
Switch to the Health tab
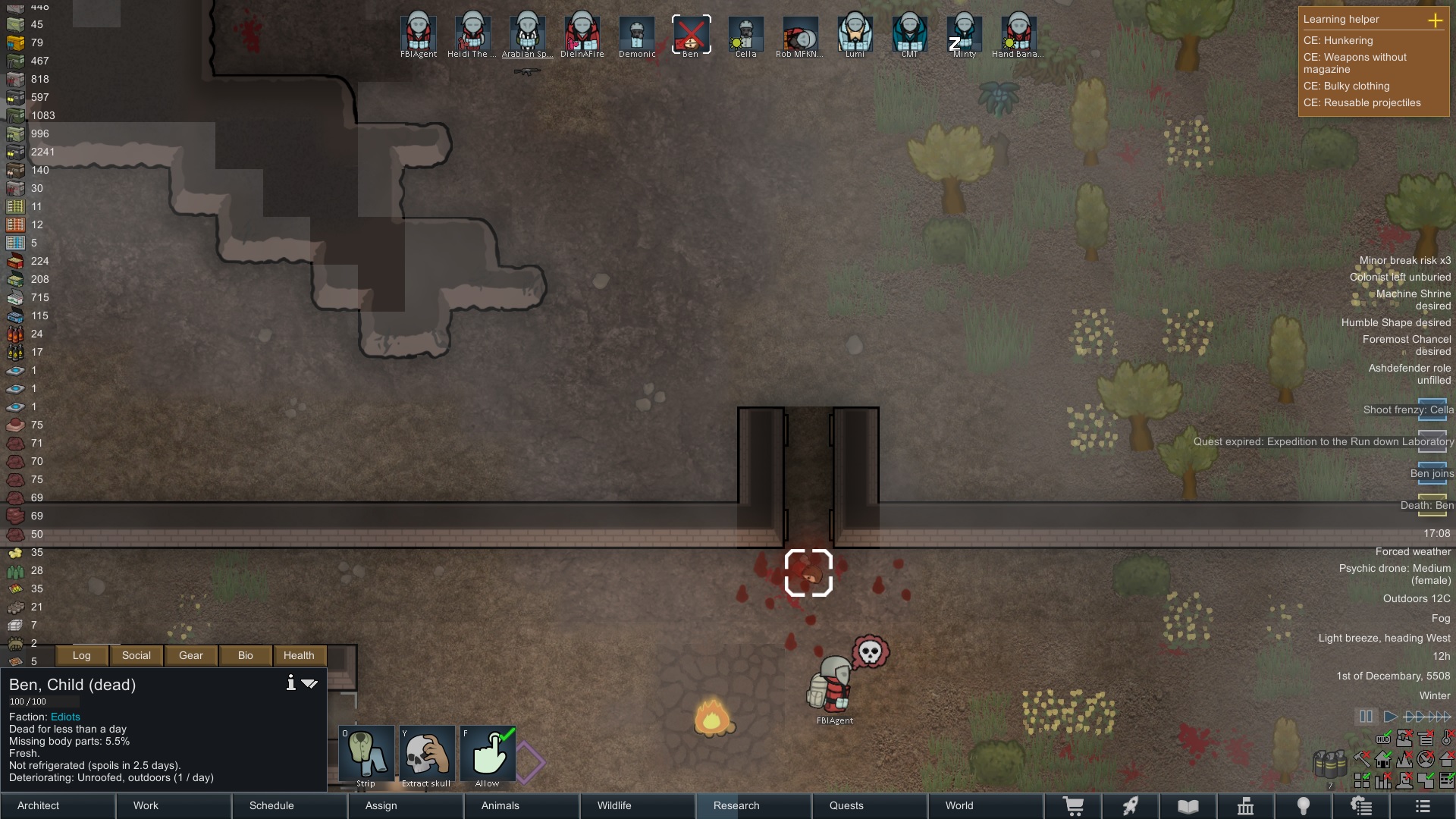click(x=299, y=655)
